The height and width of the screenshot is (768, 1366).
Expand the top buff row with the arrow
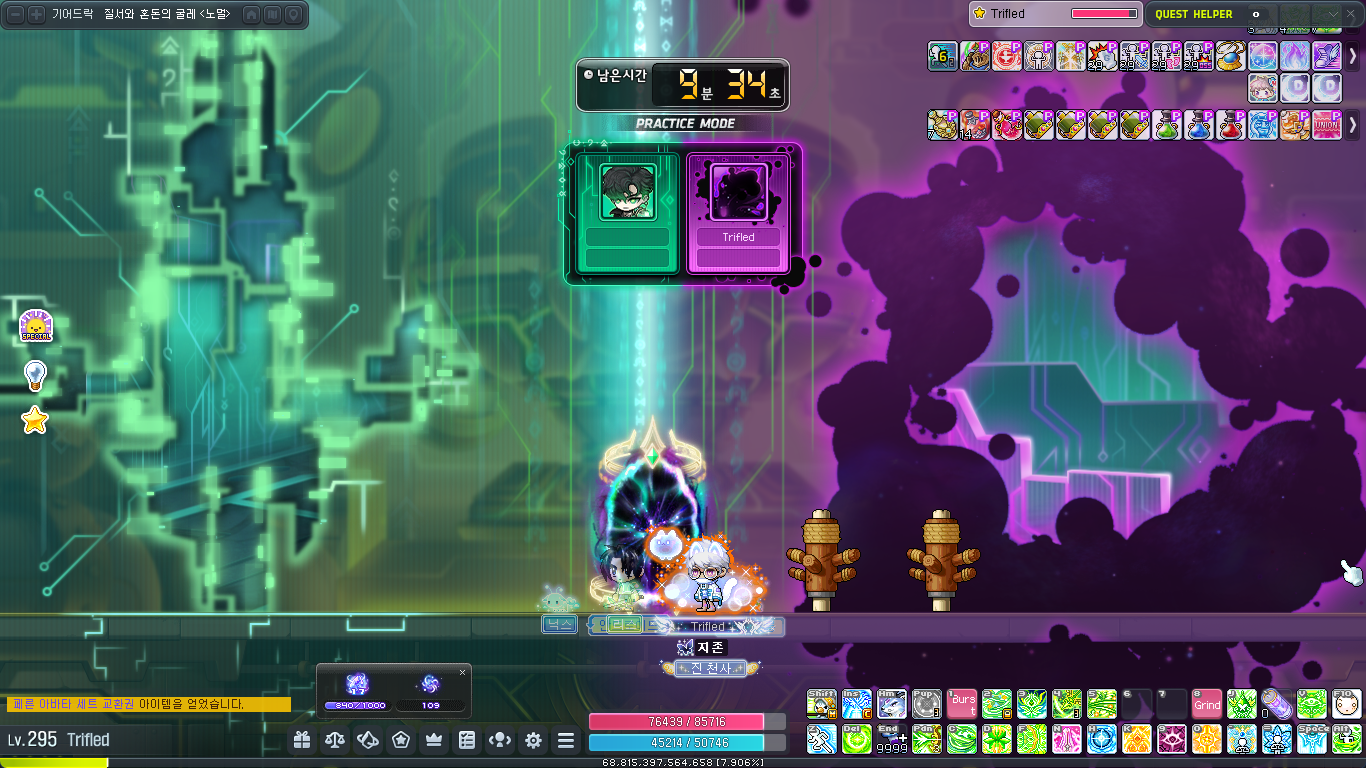(1353, 56)
